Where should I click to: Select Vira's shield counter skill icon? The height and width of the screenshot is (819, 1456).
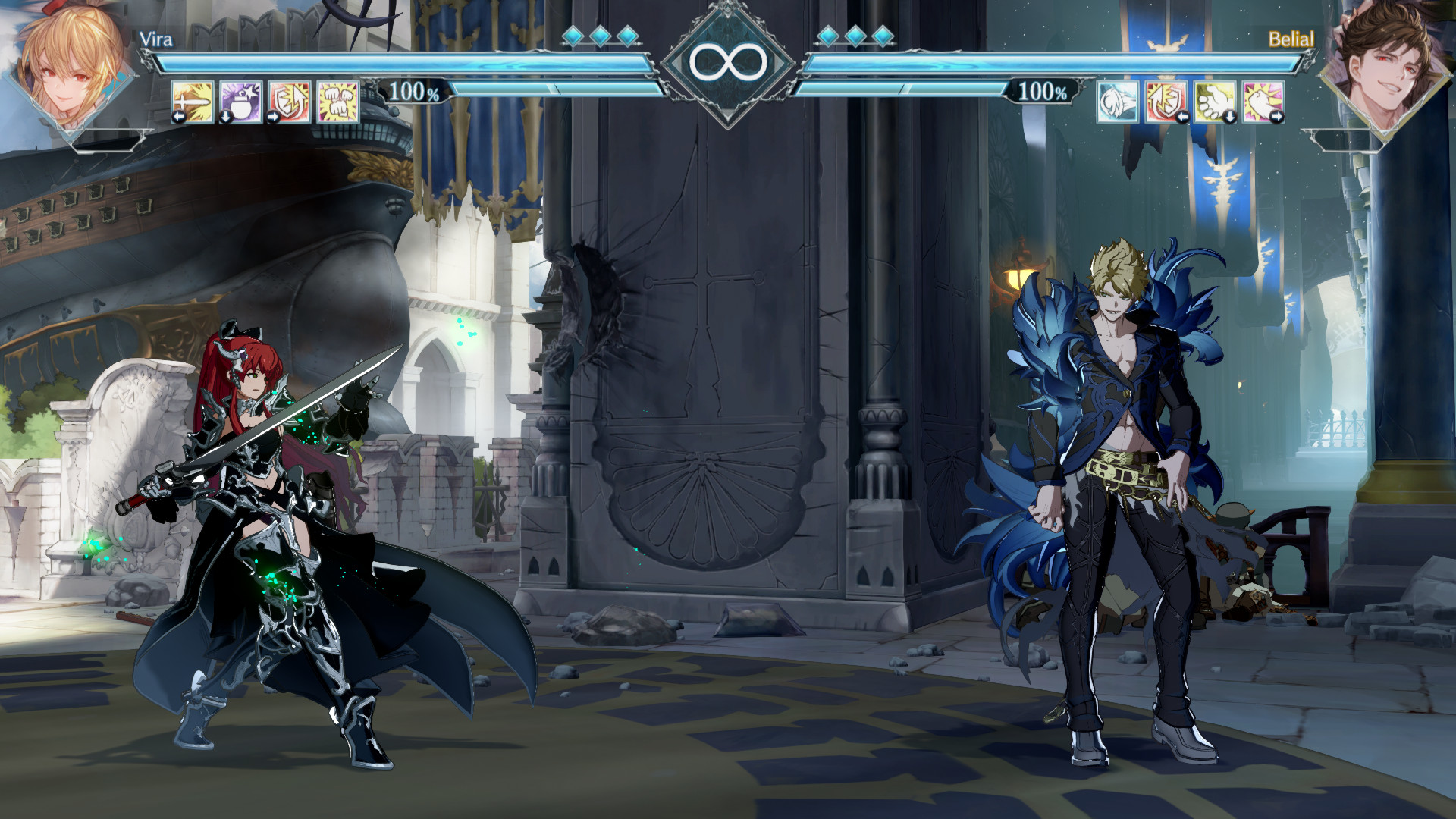tap(288, 102)
